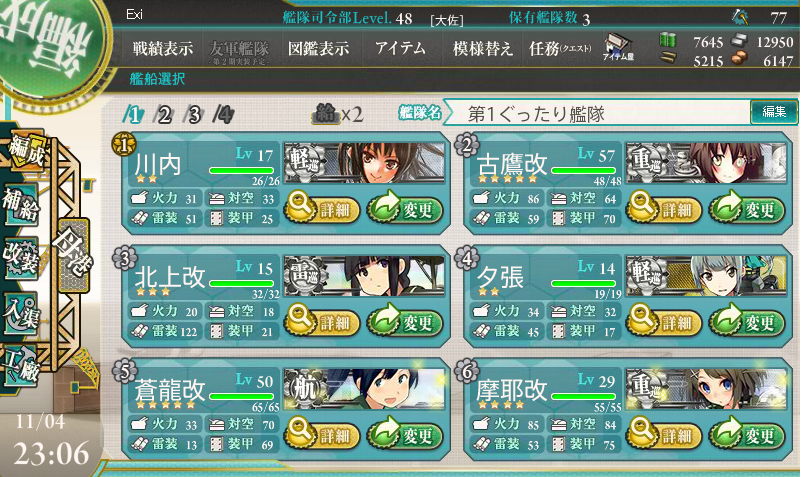Change the ship 摩耶改 with 変更

[x=746, y=435]
